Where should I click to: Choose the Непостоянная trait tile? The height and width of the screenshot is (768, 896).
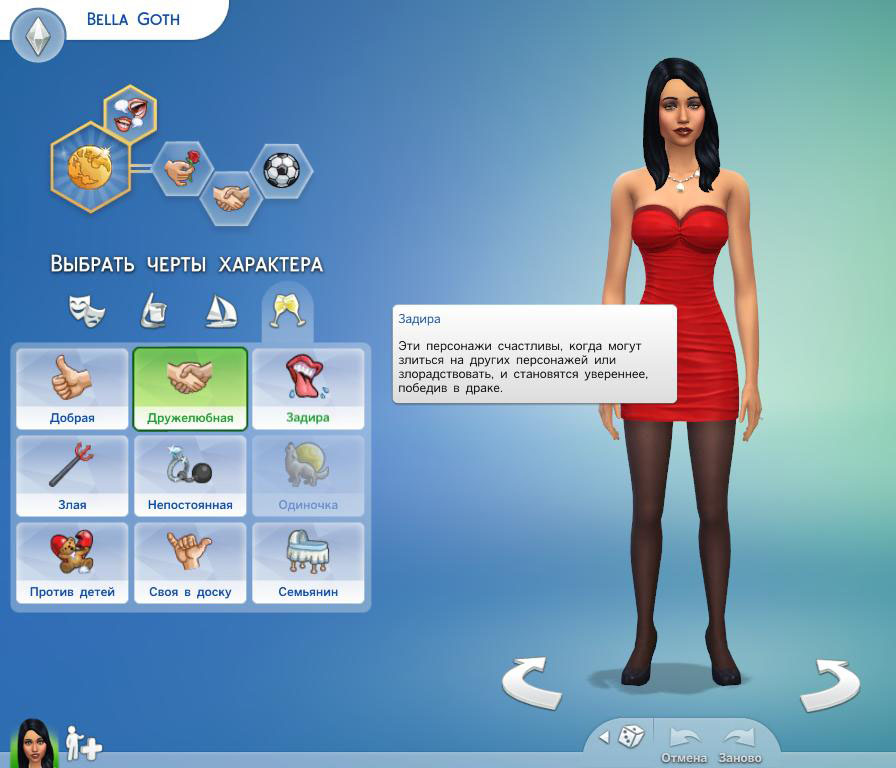coord(190,475)
